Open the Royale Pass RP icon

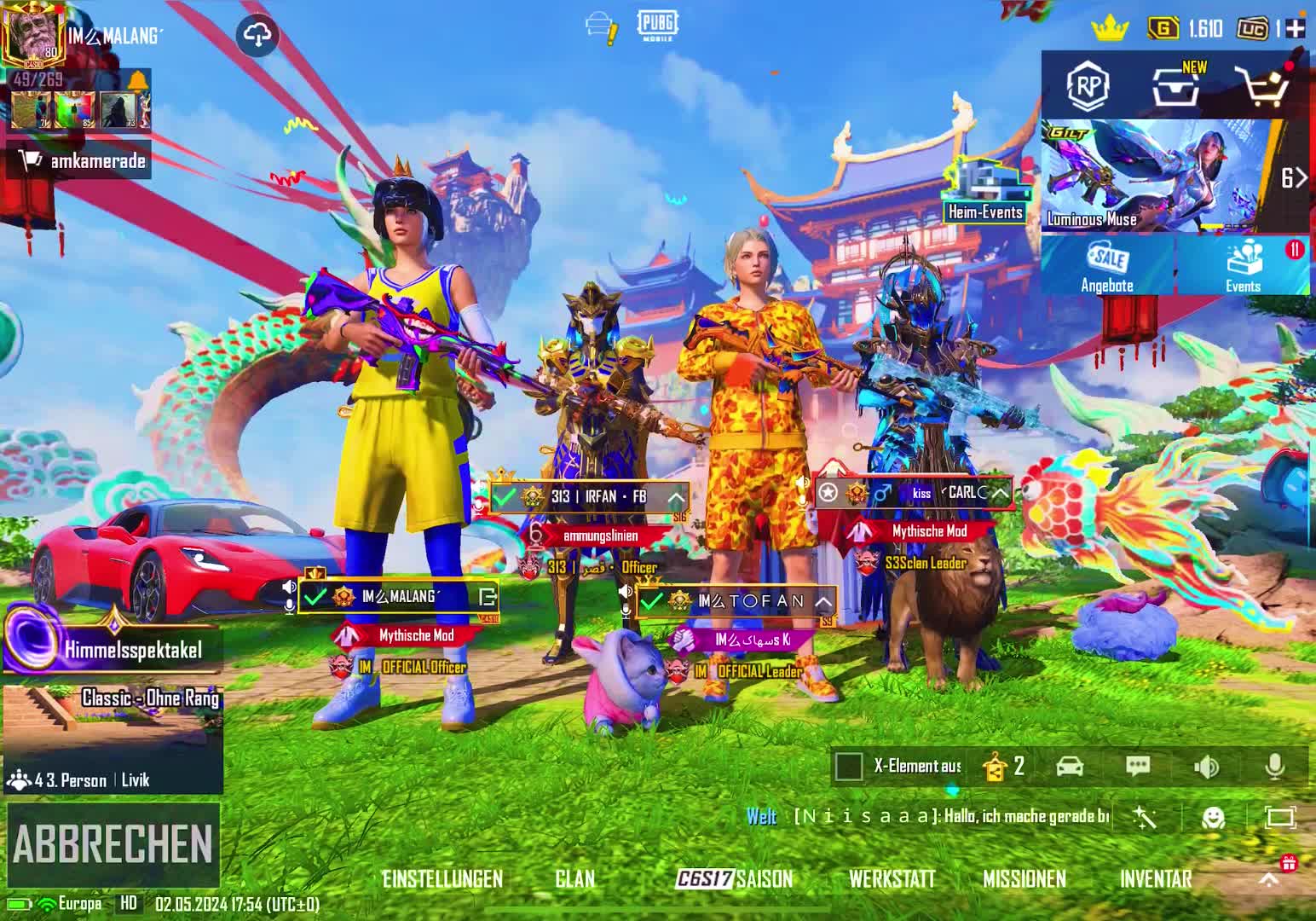coord(1088,85)
